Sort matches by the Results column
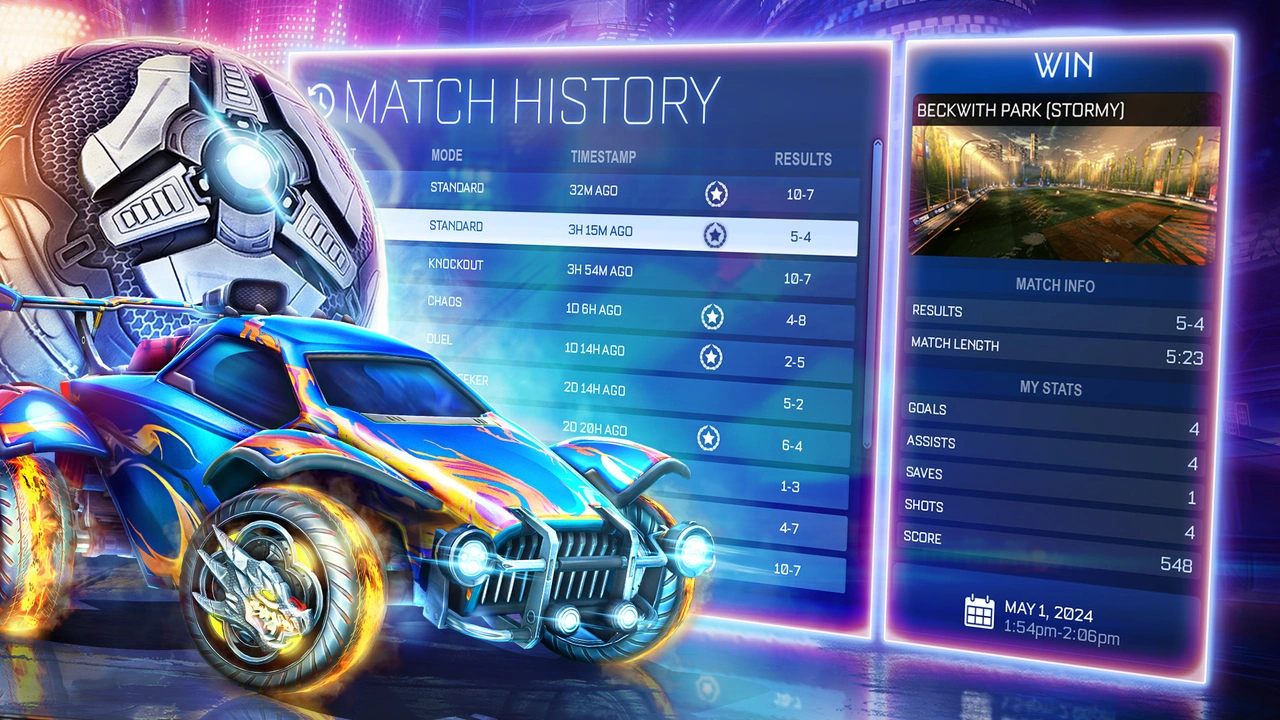1280x720 pixels. point(804,159)
